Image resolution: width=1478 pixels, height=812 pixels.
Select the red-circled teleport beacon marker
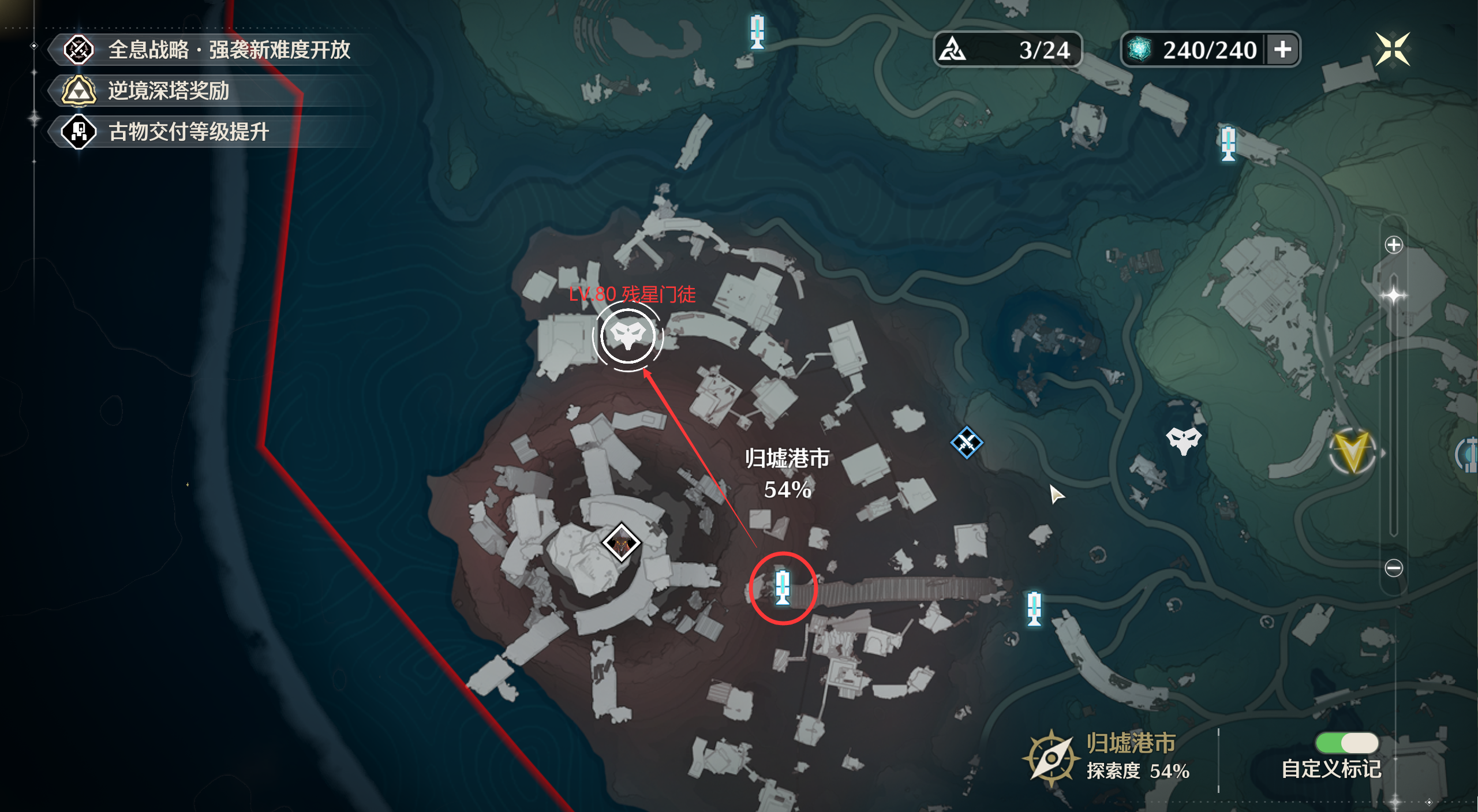click(783, 587)
